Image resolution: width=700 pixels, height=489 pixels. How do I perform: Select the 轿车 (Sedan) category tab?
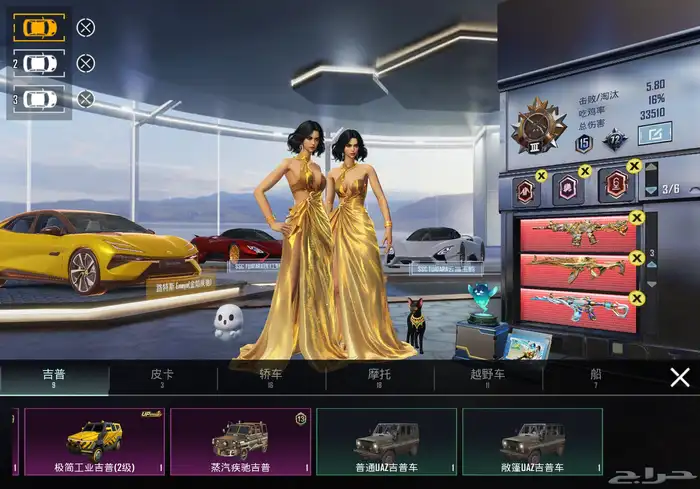click(x=271, y=377)
